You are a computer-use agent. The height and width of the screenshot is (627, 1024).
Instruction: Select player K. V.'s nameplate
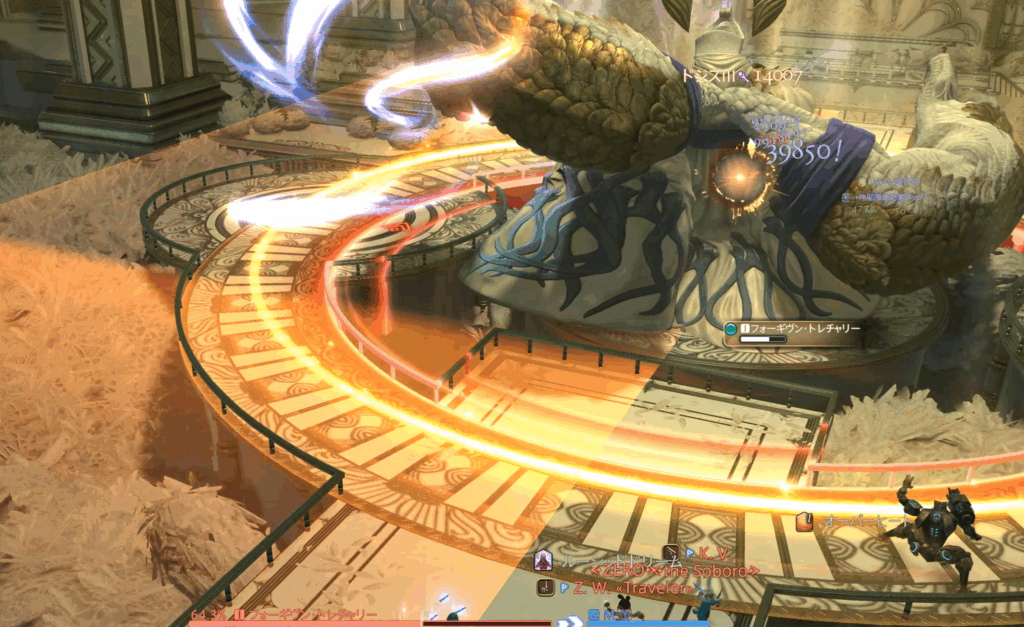(x=711, y=553)
